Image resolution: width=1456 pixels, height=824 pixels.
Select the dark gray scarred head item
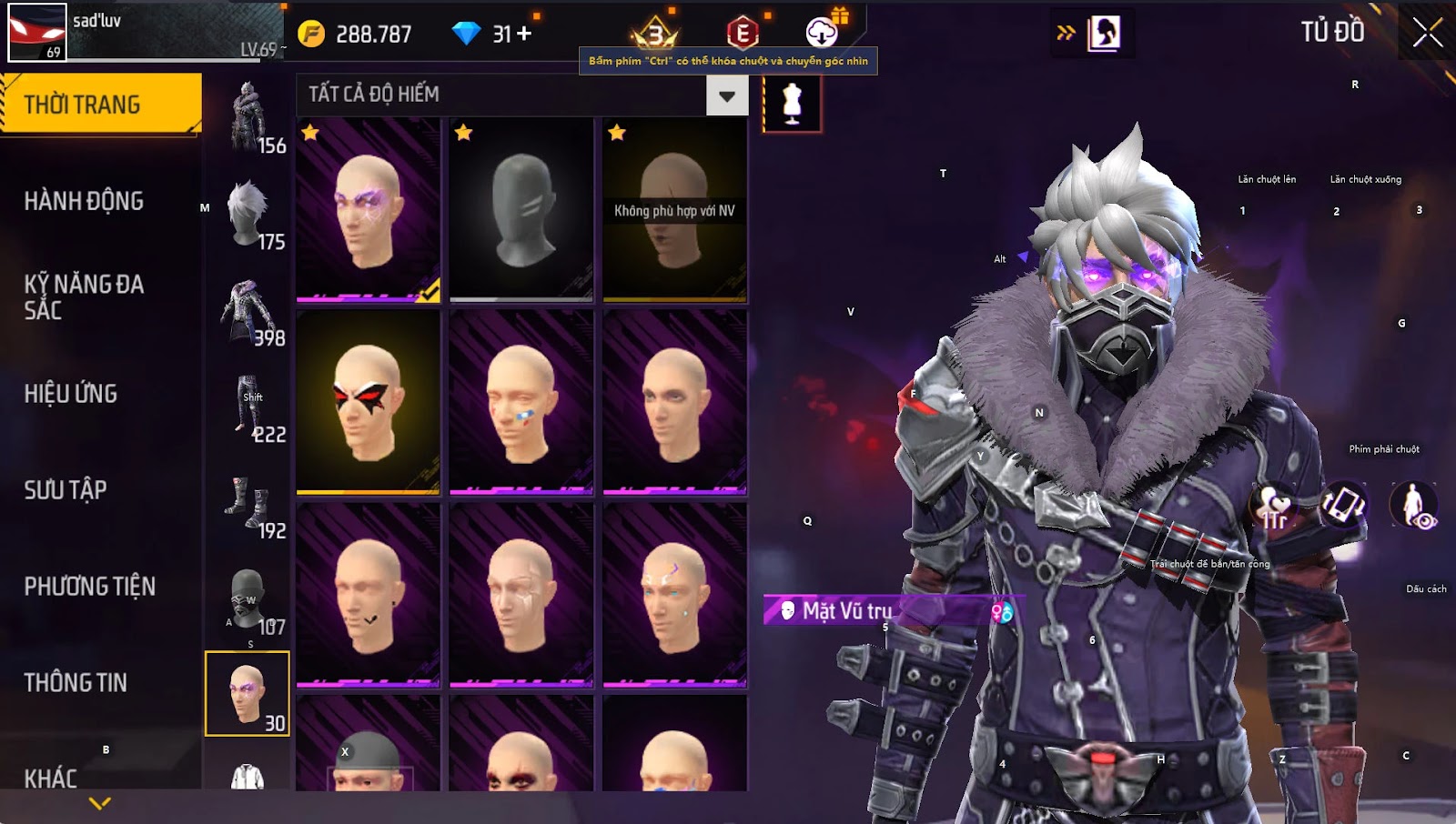pos(521,209)
